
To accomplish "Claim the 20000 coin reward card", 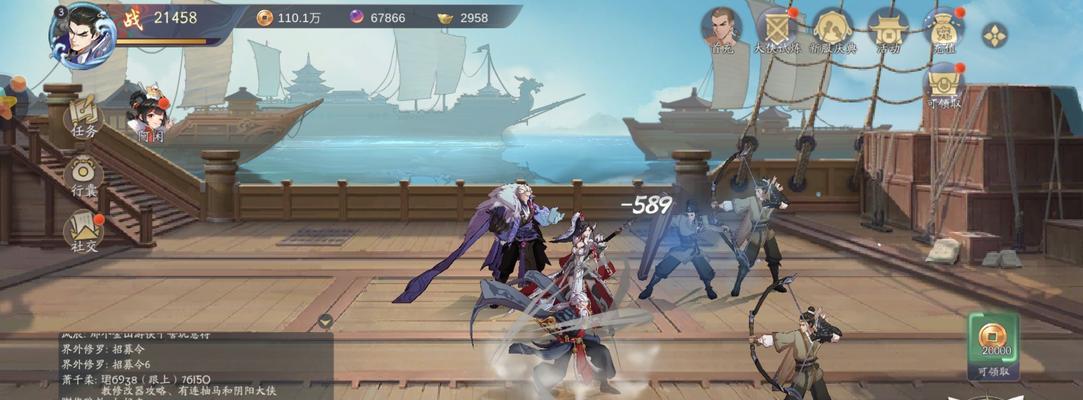I will click(x=993, y=343).
